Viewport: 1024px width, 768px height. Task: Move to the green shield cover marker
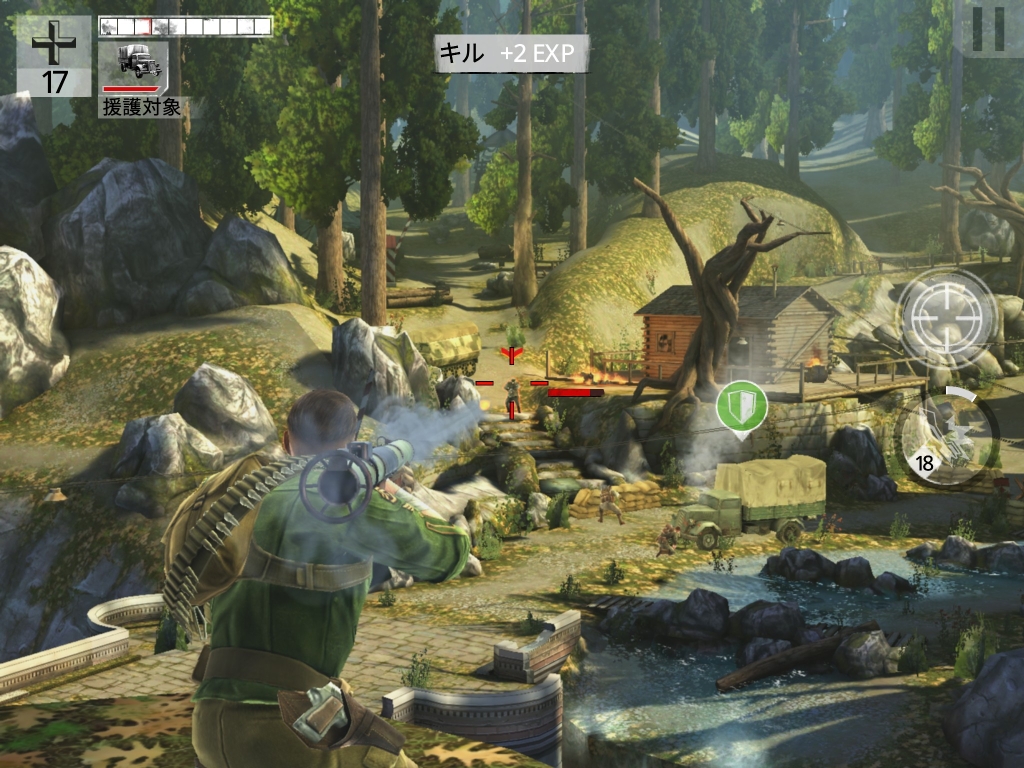pos(741,407)
